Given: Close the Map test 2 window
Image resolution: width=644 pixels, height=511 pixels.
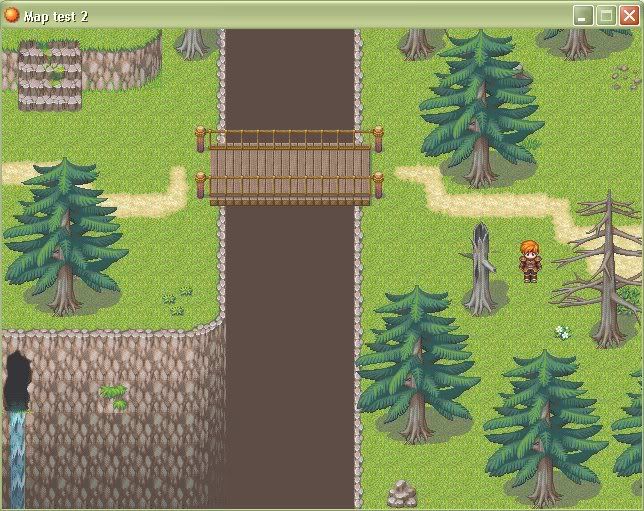Looking at the screenshot, I should tap(629, 15).
